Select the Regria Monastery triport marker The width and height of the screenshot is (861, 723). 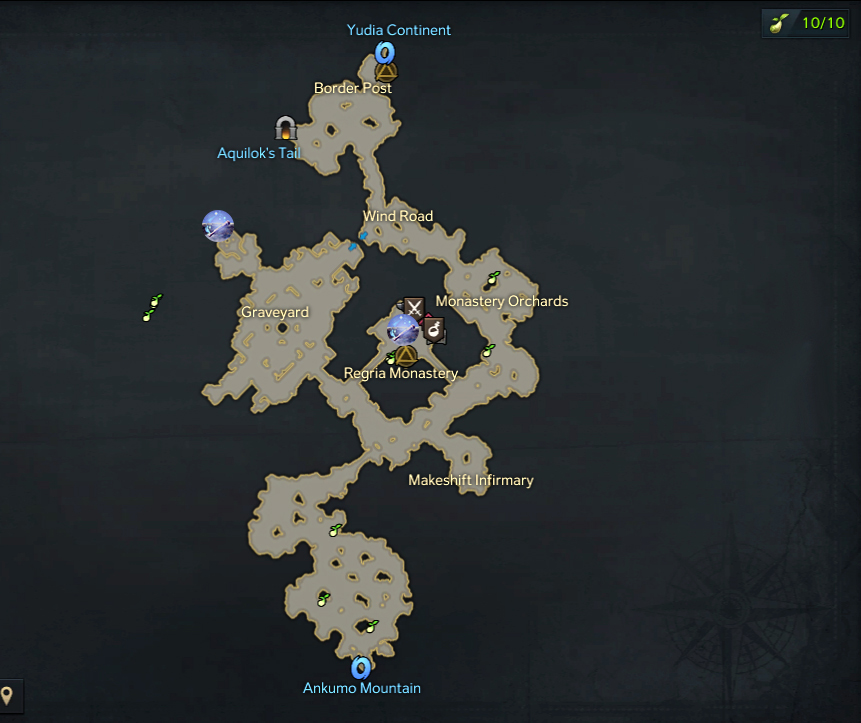coord(405,355)
